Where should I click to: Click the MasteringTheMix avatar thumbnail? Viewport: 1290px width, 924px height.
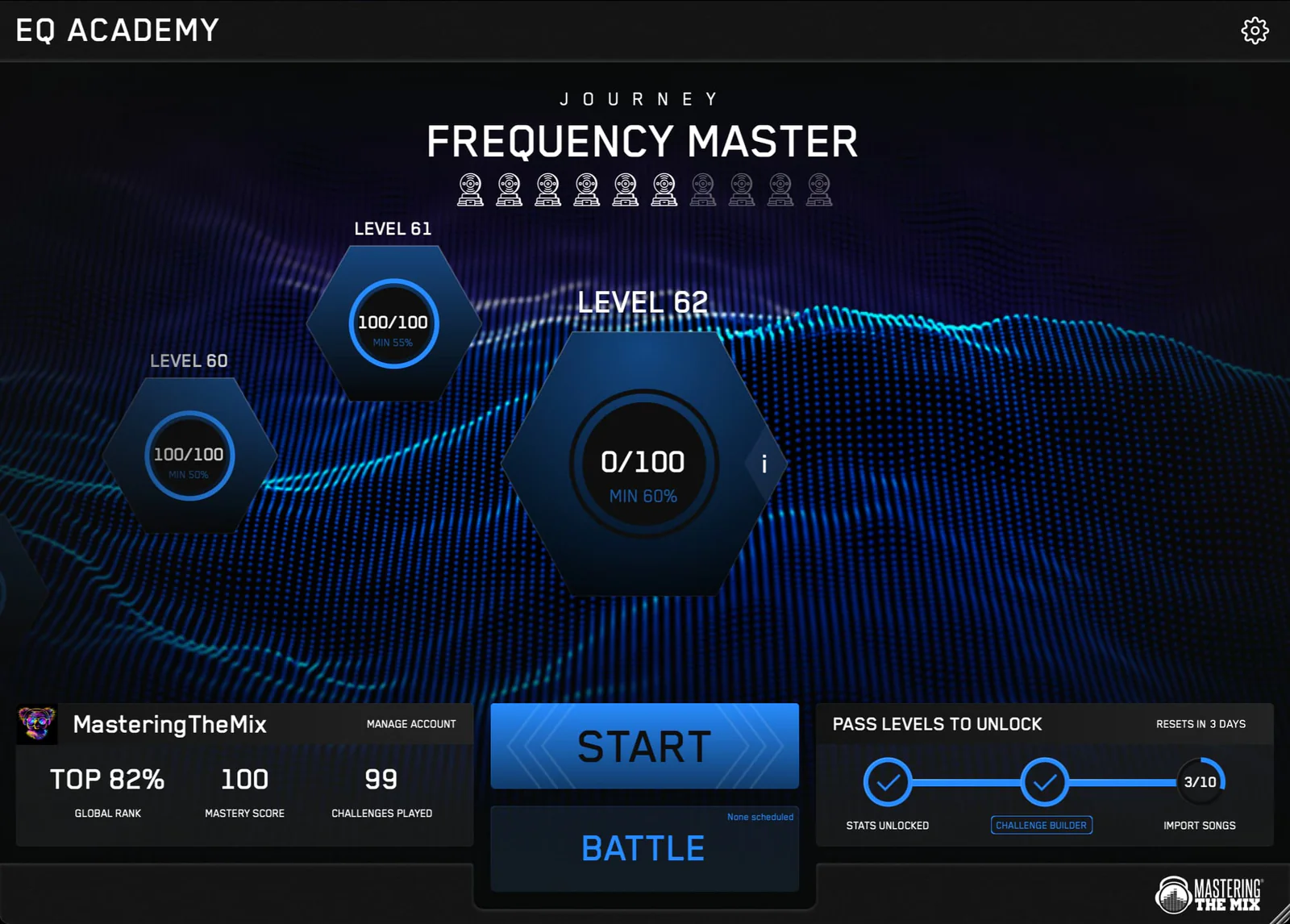(x=36, y=724)
